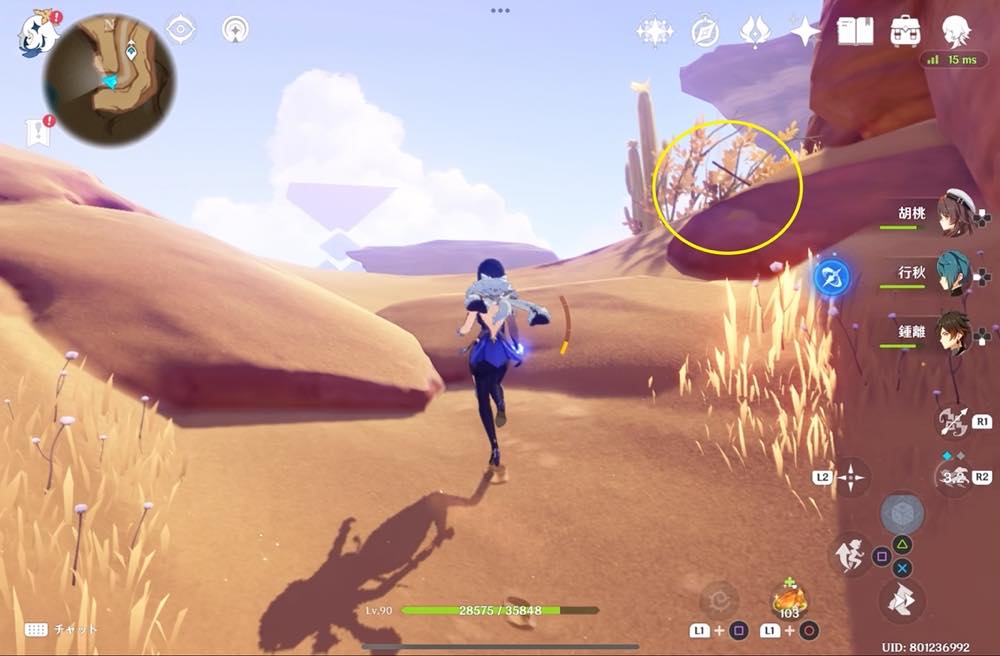Tap the sprint dash icon
1000x656 pixels.
[x=849, y=555]
